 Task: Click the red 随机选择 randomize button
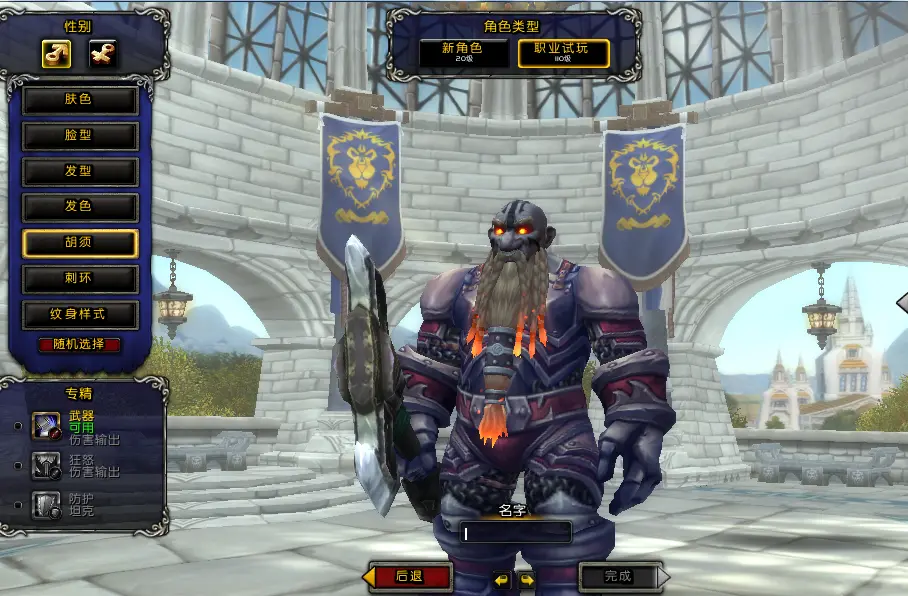[80, 345]
